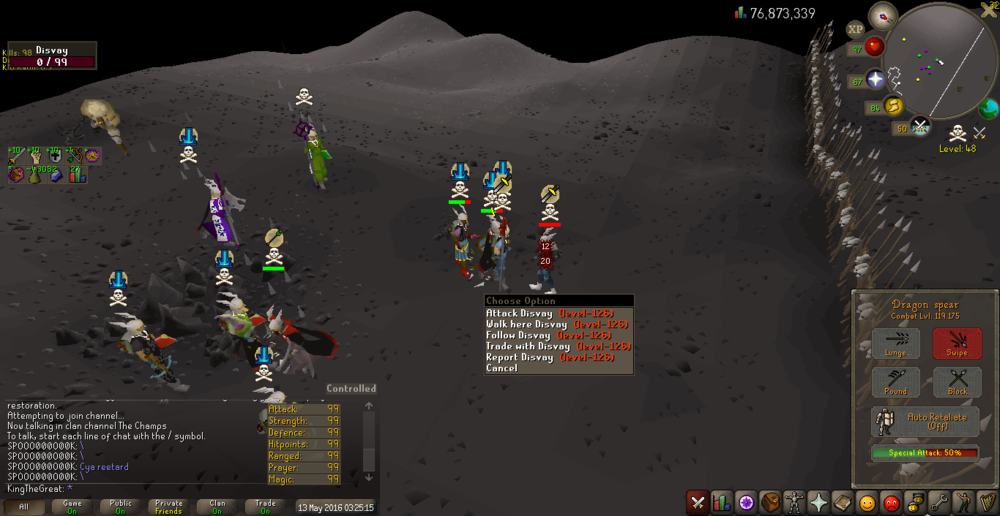Cancel the Choose Option menu

(x=502, y=368)
